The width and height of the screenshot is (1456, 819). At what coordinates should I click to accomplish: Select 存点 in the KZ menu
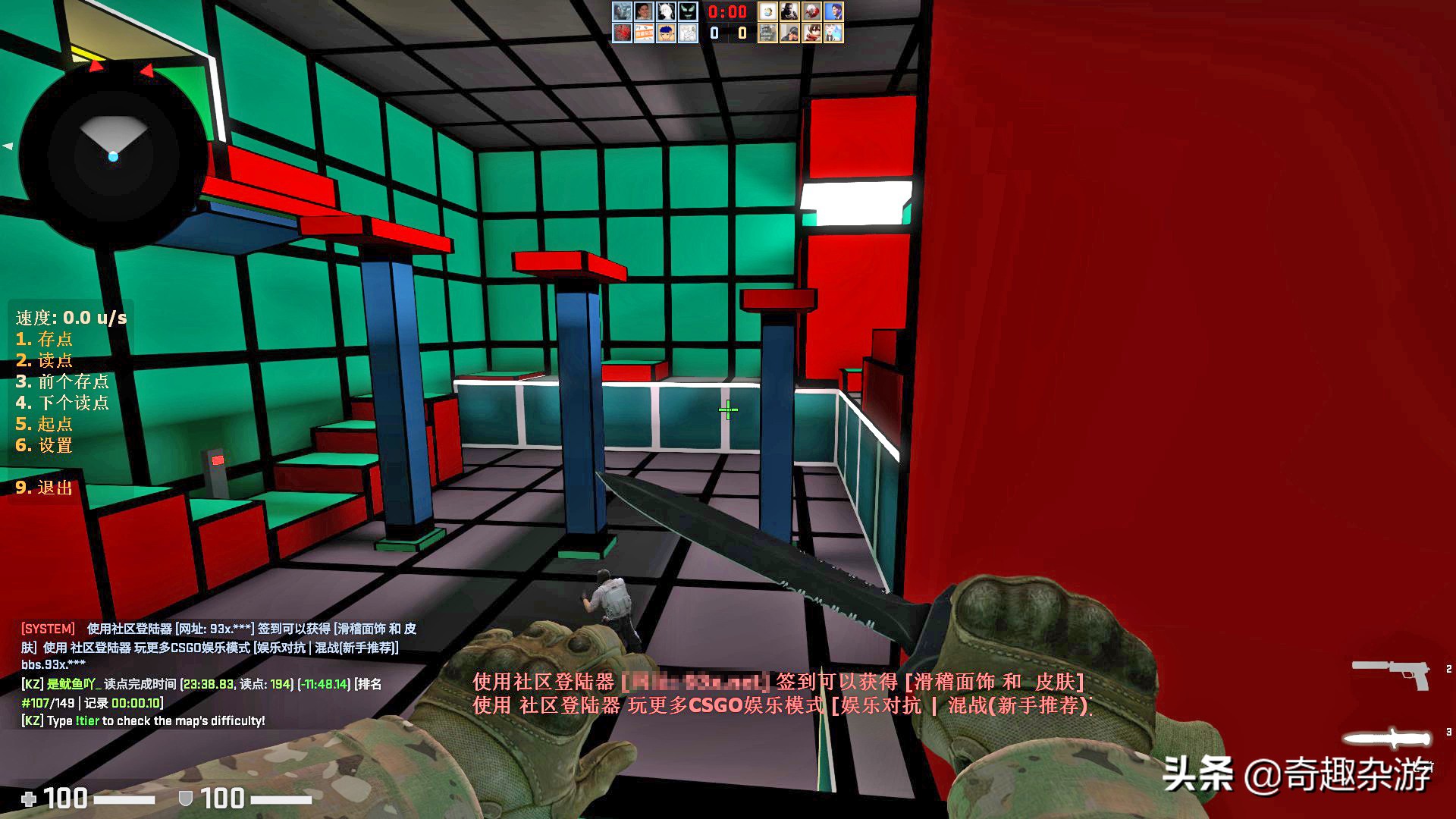pyautogui.click(x=45, y=340)
